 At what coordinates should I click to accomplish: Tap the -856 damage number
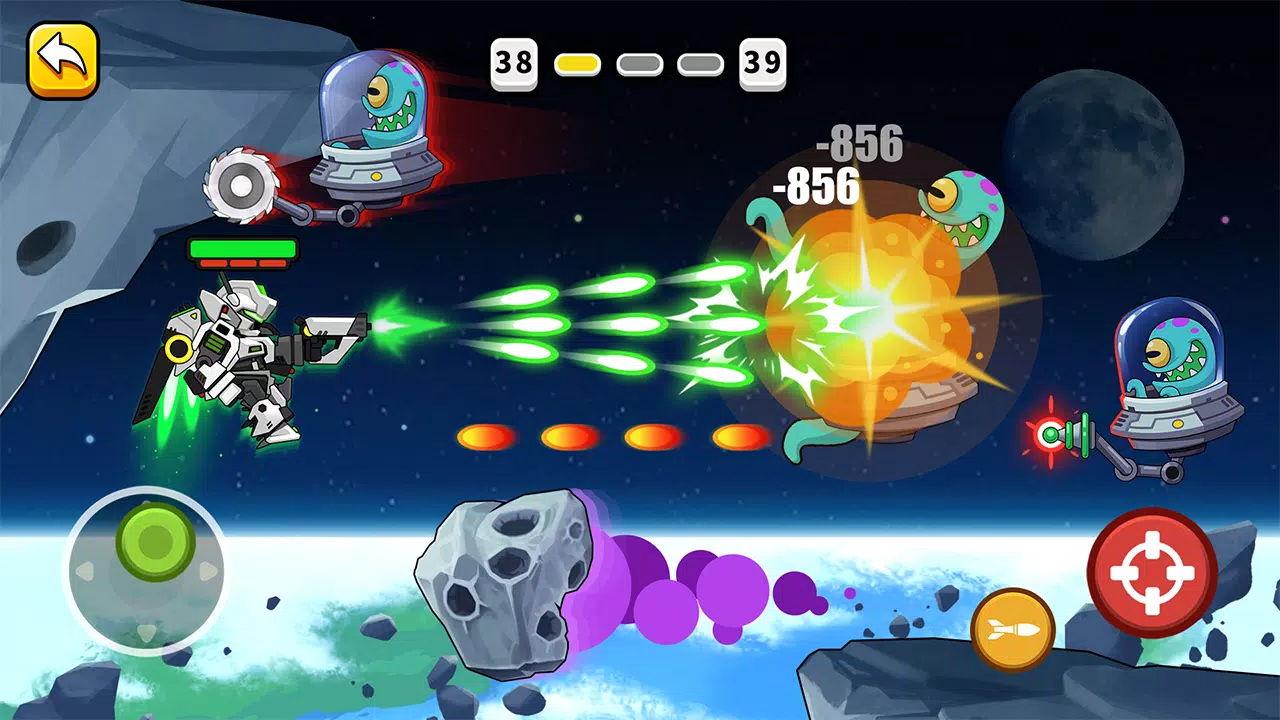[x=815, y=185]
